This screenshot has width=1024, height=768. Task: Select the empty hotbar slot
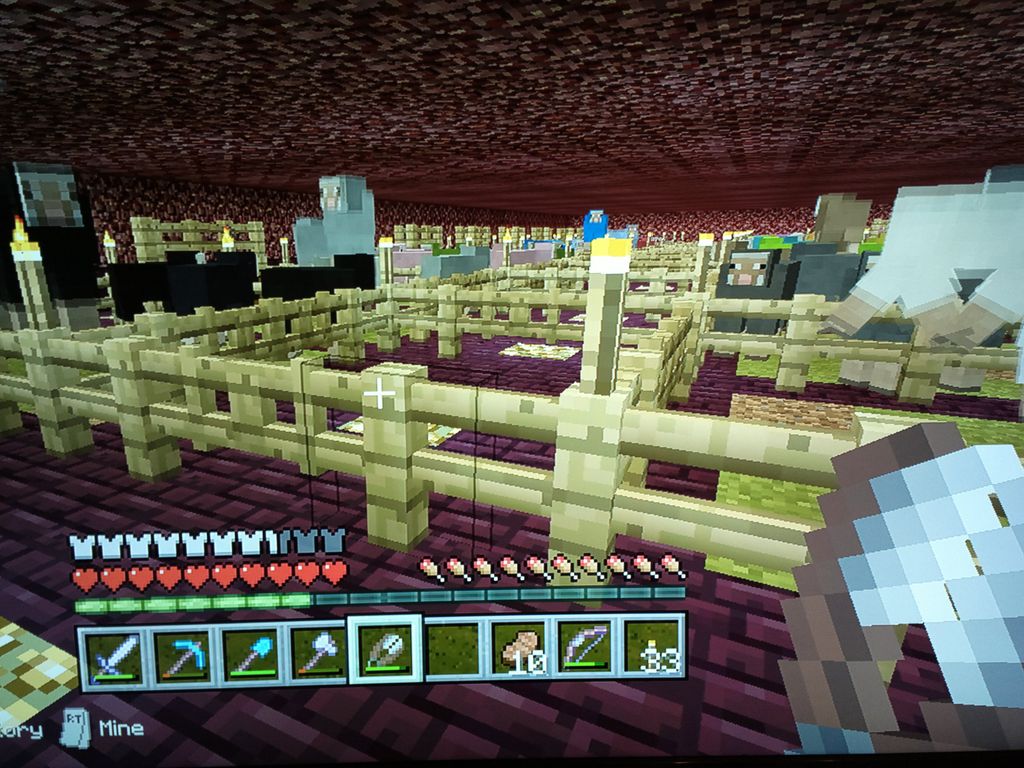[453, 650]
